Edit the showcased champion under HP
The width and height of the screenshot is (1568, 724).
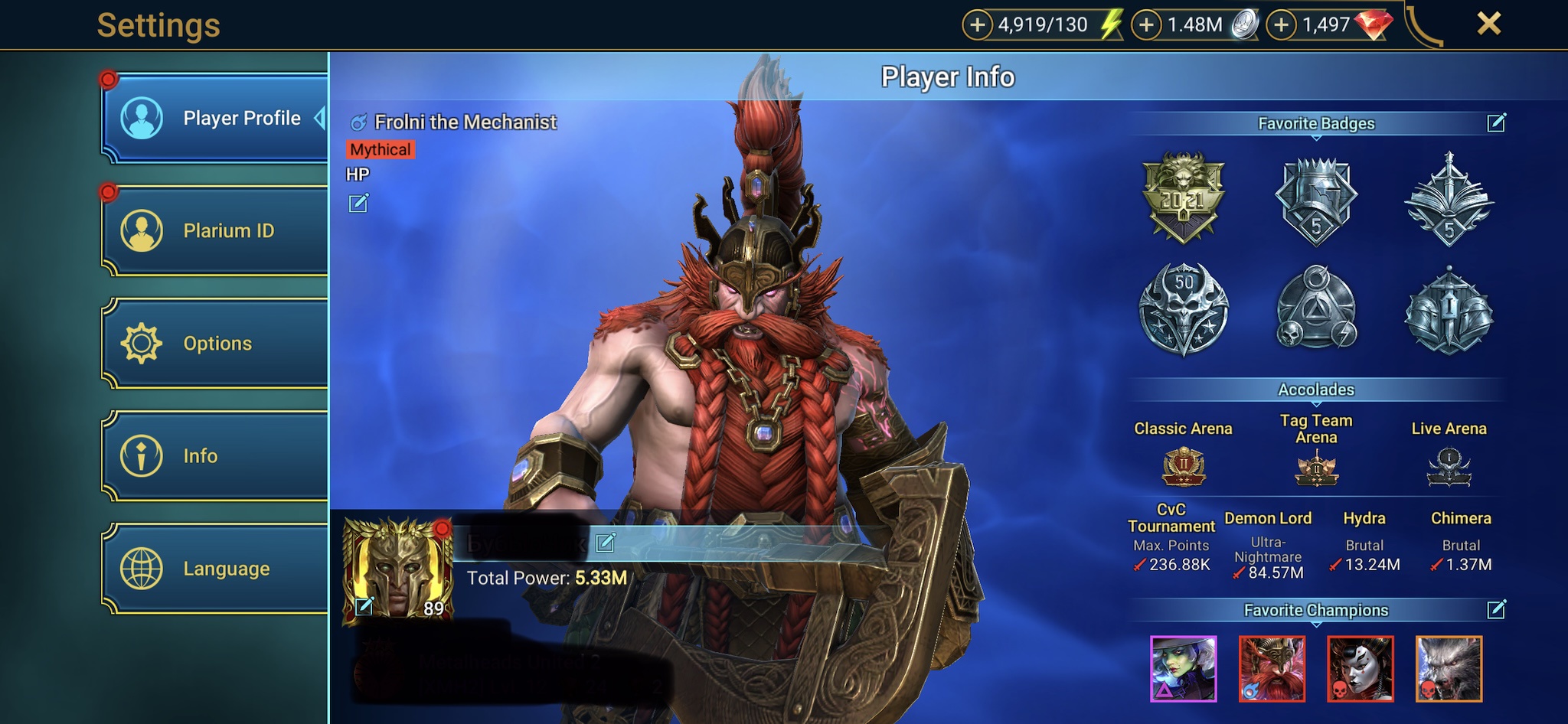(x=358, y=203)
